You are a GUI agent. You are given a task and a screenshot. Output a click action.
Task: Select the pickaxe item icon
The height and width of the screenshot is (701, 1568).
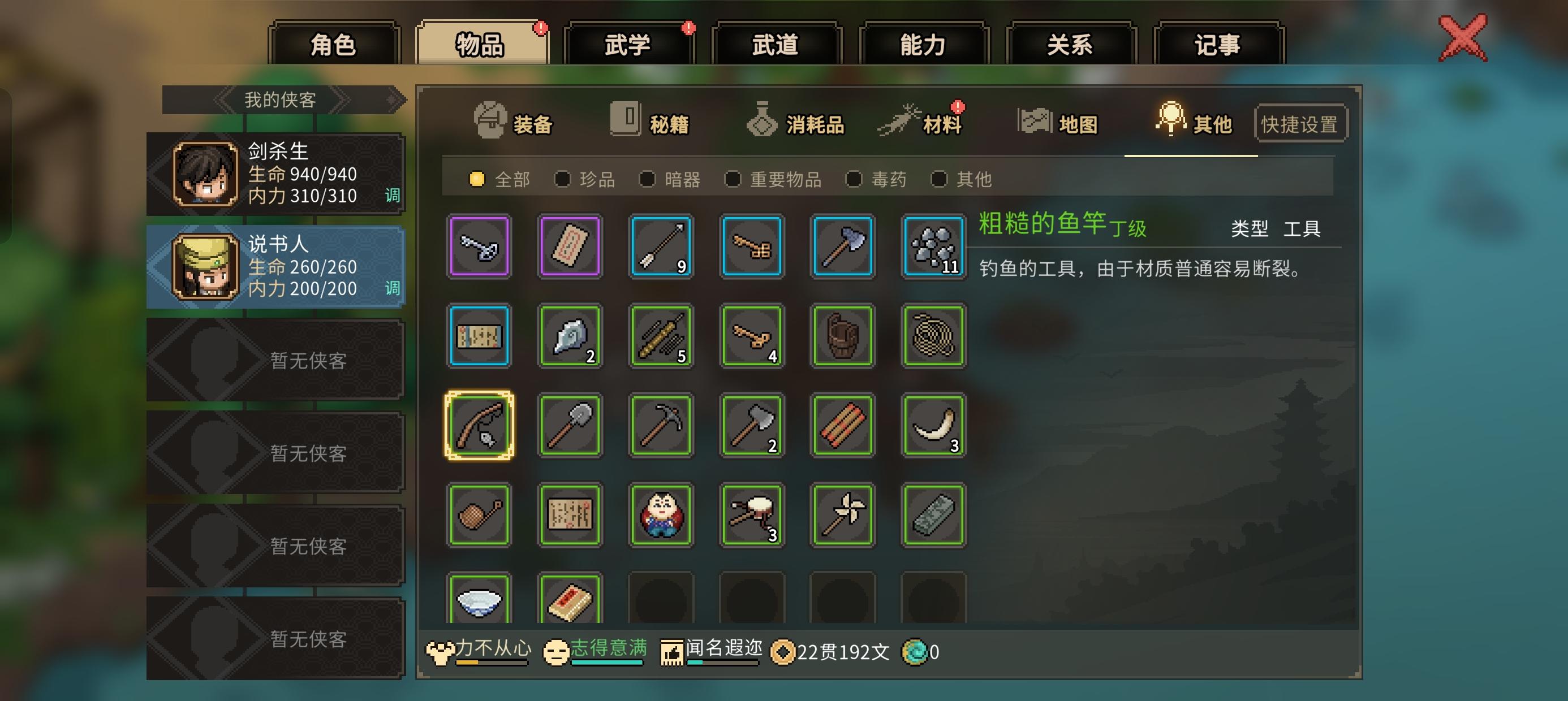661,426
